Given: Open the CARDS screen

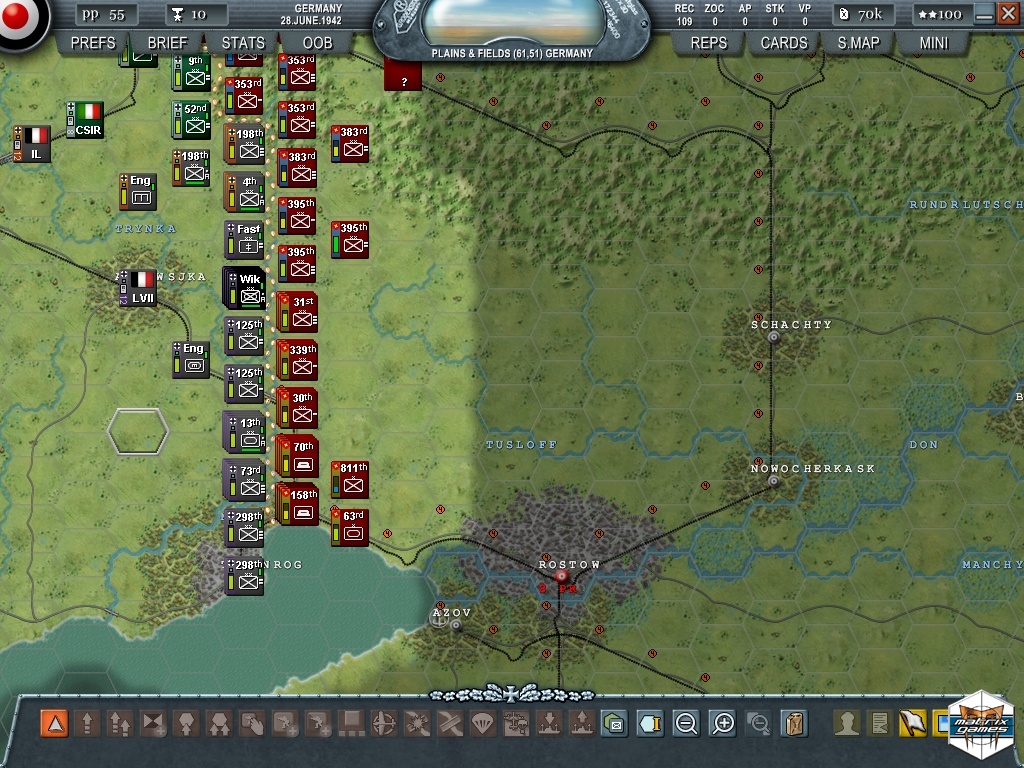Looking at the screenshot, I should point(784,43).
